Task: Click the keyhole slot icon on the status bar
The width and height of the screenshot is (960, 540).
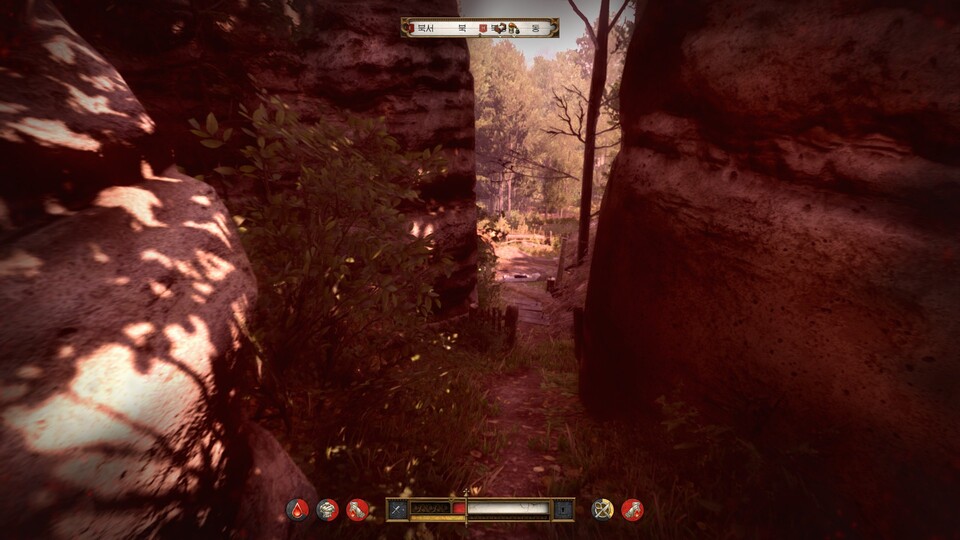Action: (563, 510)
